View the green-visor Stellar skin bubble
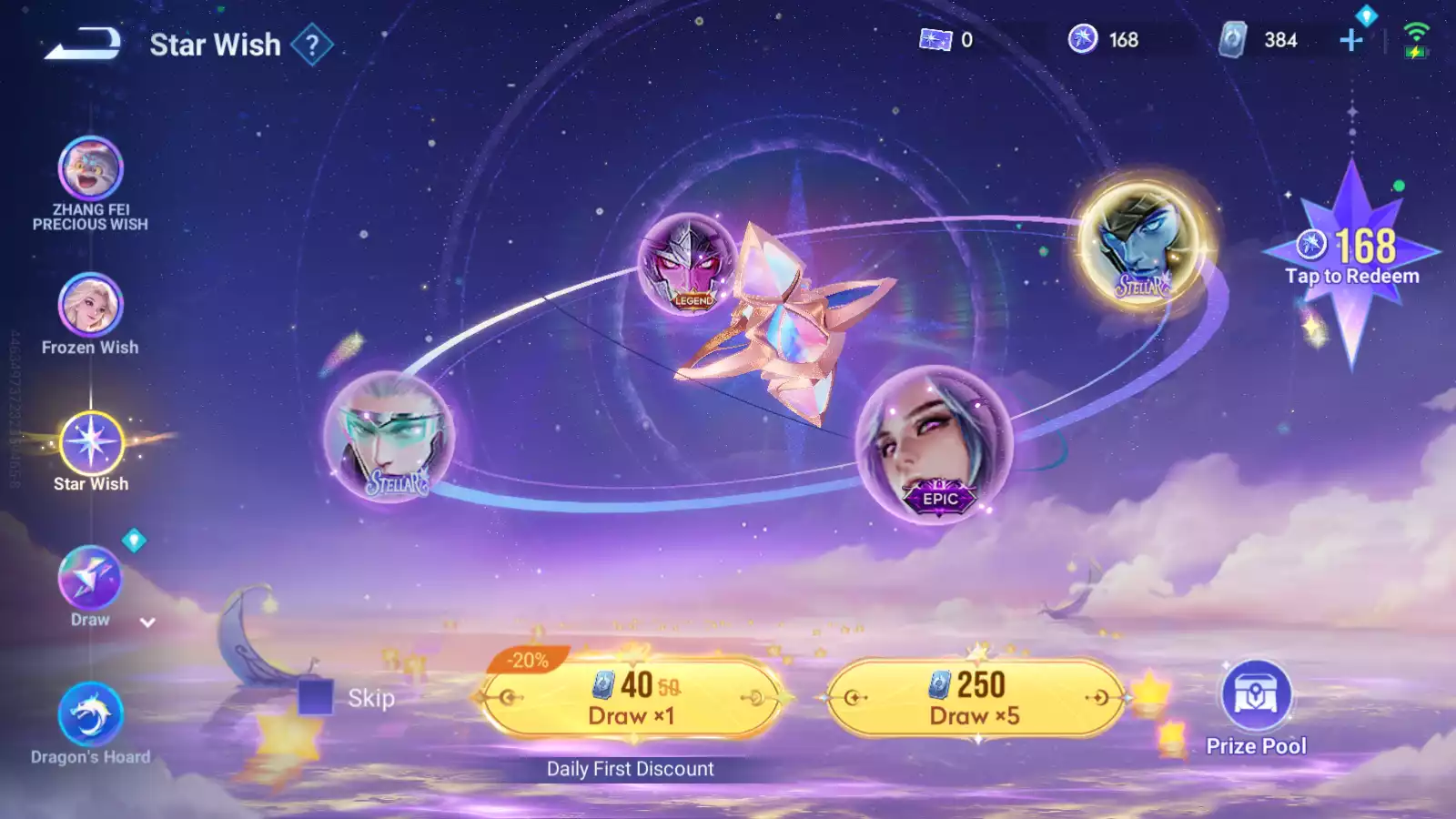Image resolution: width=1456 pixels, height=819 pixels. [x=389, y=435]
